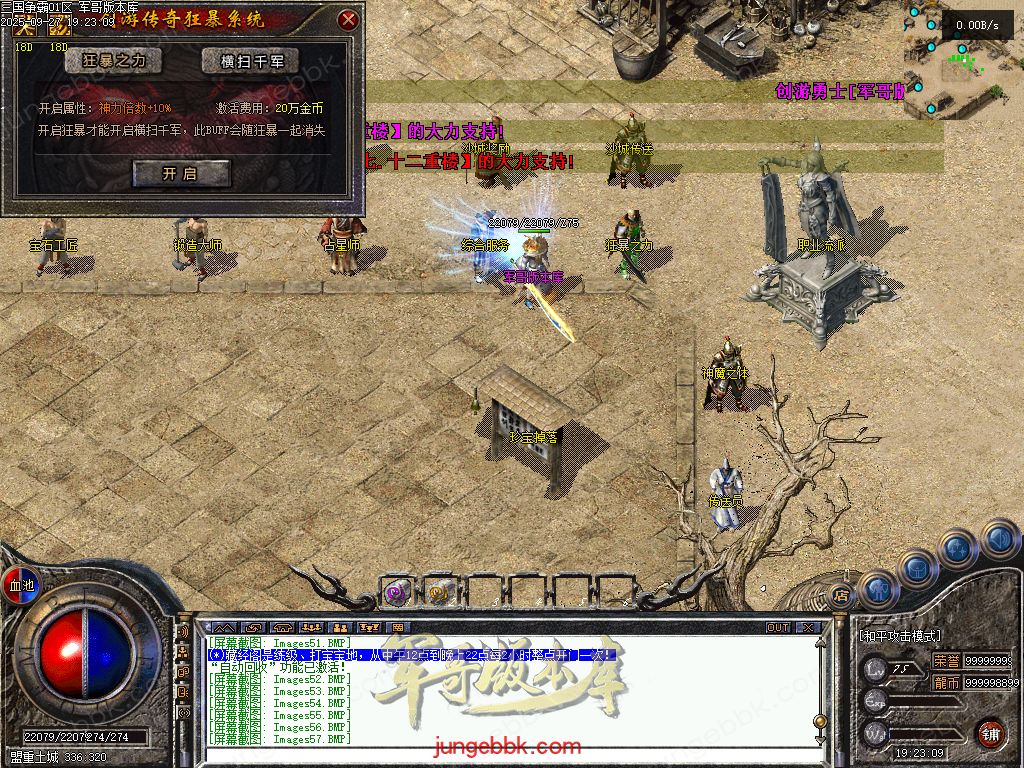The image size is (1024, 768).
Task: Click the chat input line
Action: coord(500,754)
